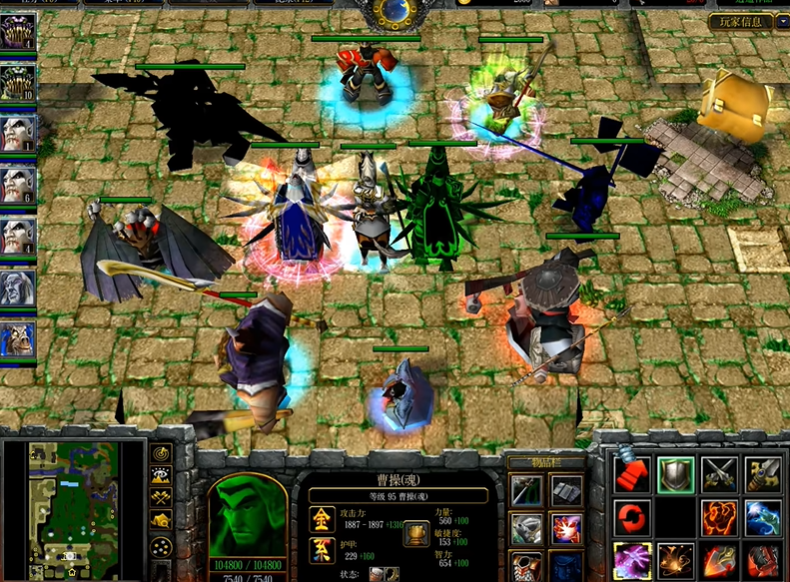Click the green 曹操 hero portrait
790x582 pixels.
click(x=247, y=515)
